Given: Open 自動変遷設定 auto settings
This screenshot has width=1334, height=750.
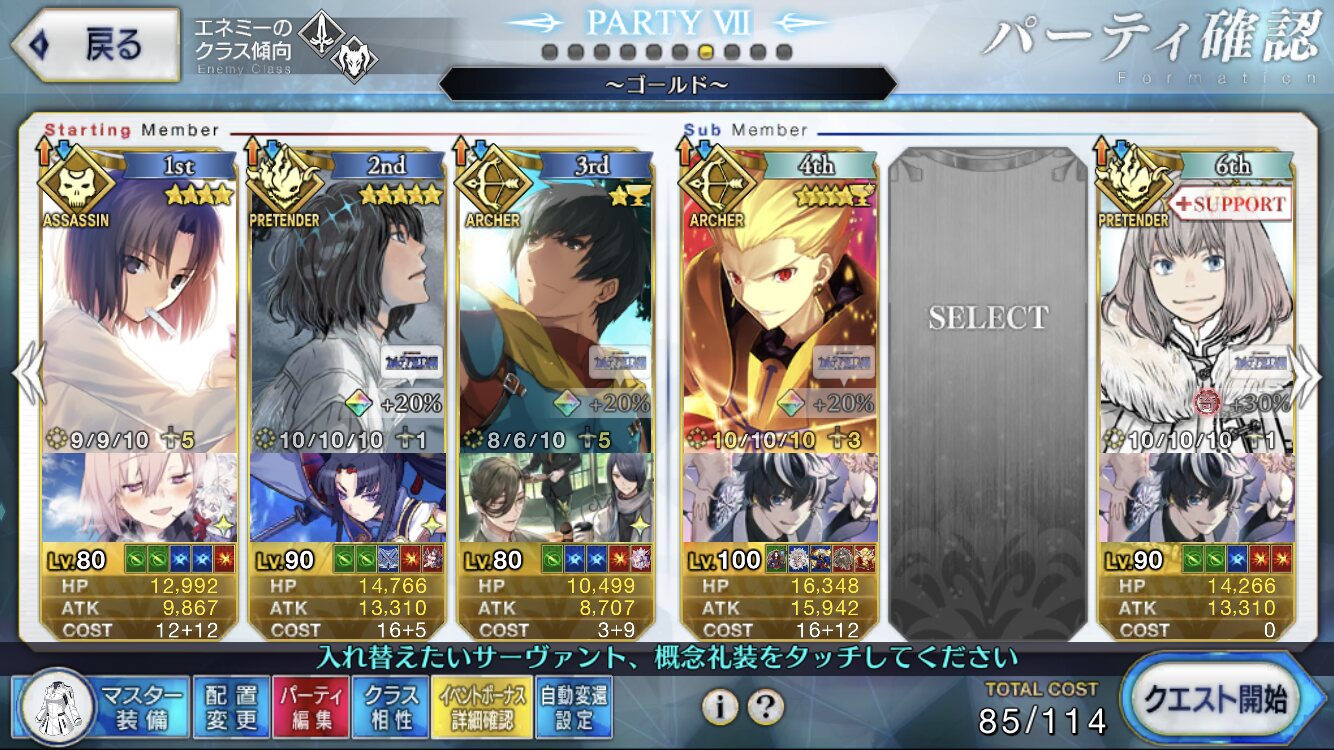Looking at the screenshot, I should point(573,706).
